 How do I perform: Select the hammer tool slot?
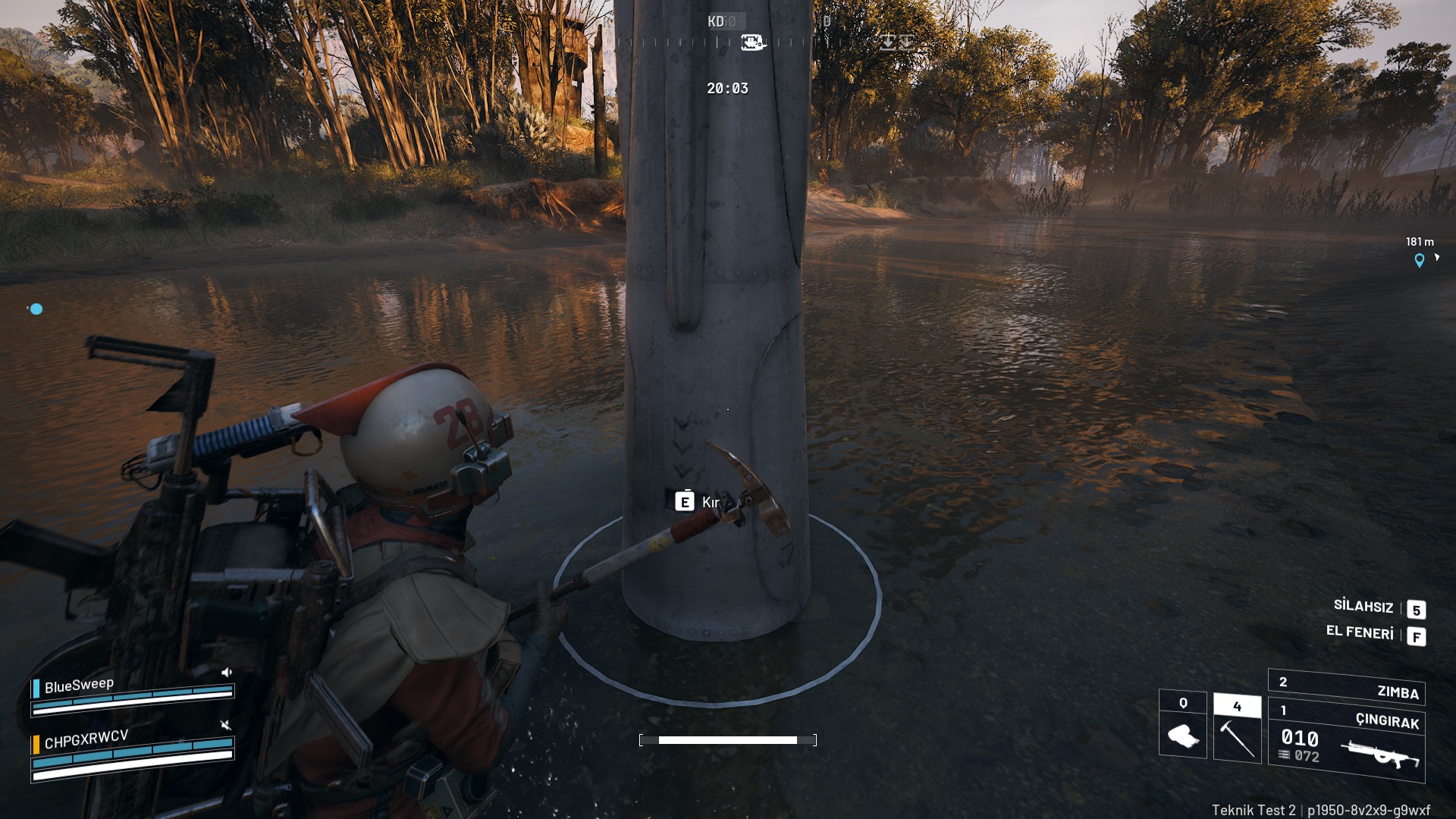[1237, 730]
